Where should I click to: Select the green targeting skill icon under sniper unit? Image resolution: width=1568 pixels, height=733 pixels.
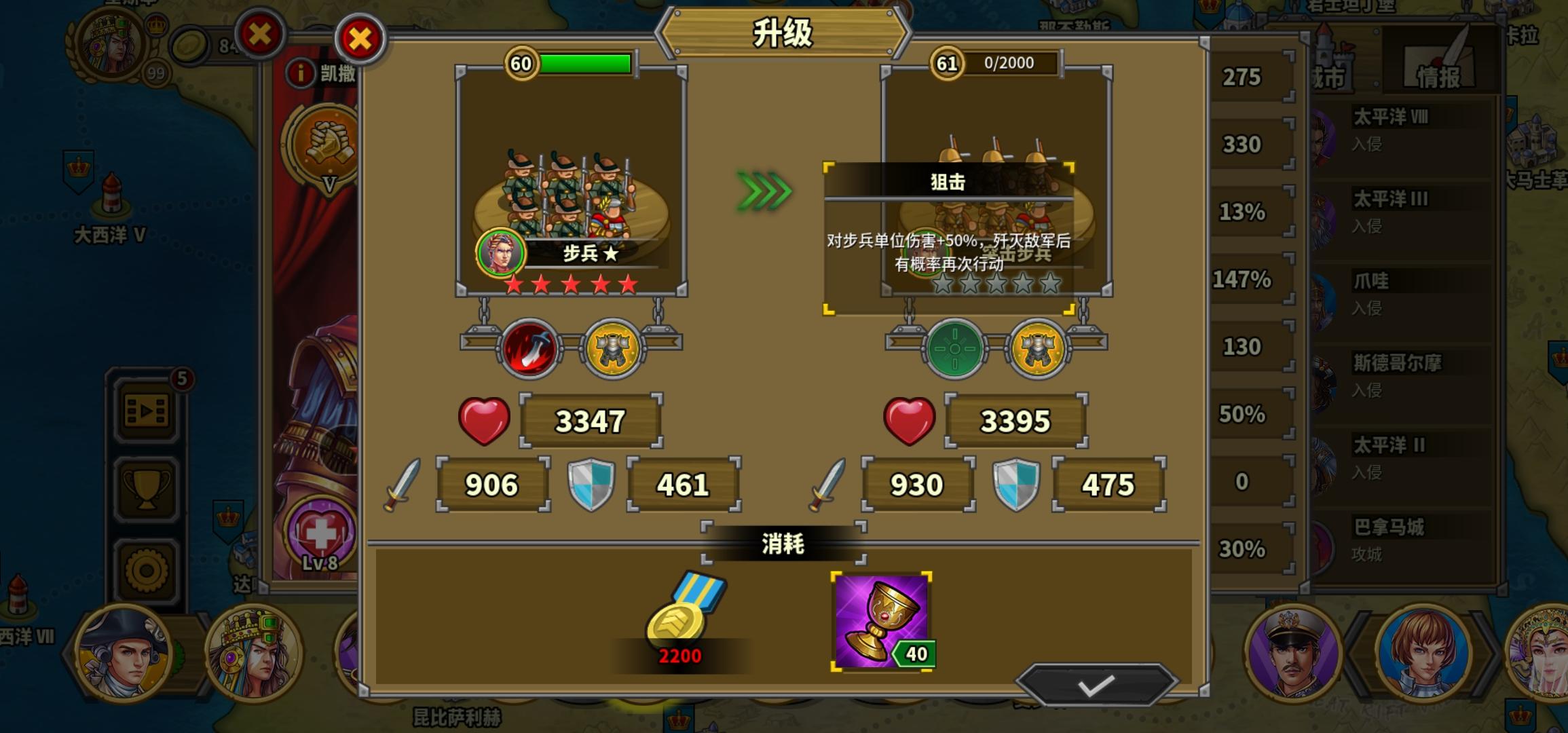[x=954, y=348]
